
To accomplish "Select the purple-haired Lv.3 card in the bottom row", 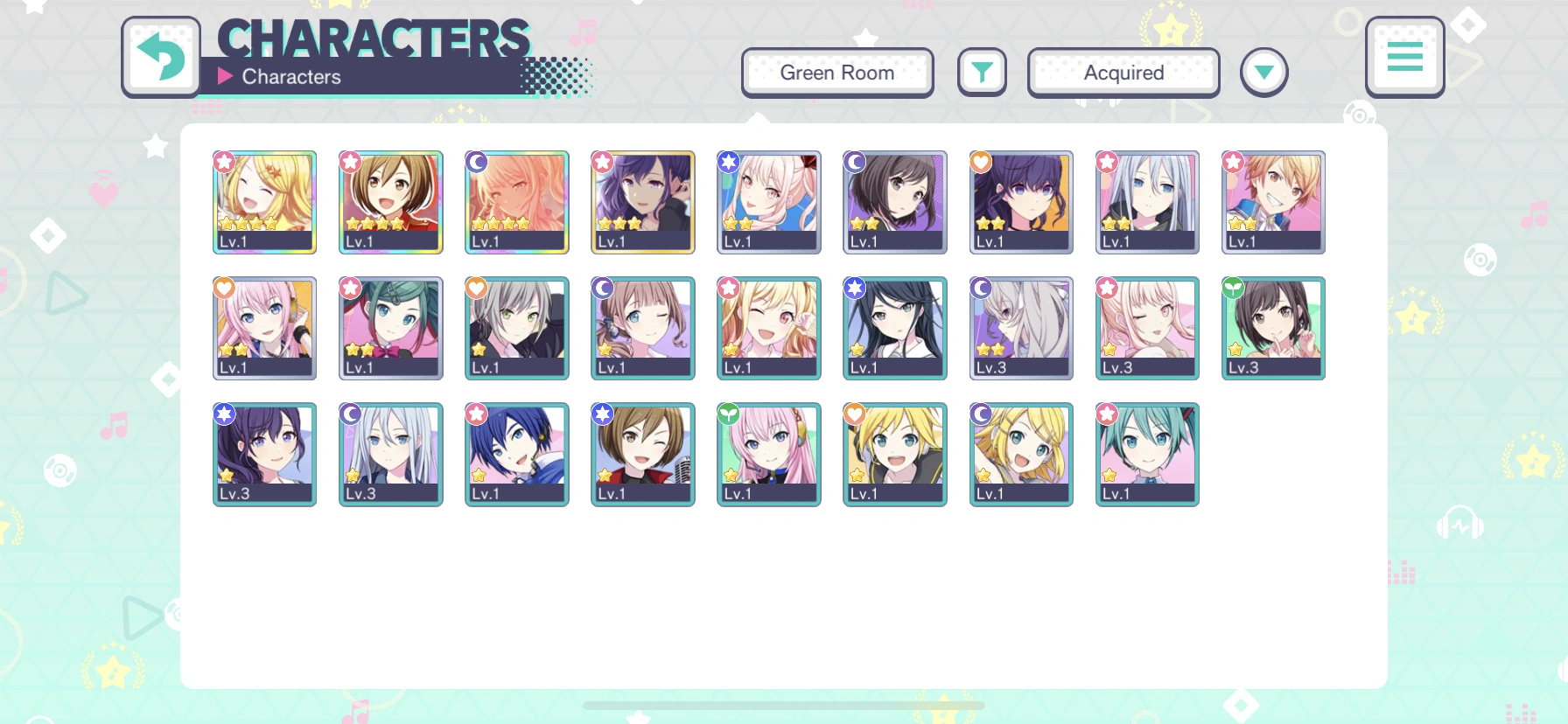I will 264,455.
